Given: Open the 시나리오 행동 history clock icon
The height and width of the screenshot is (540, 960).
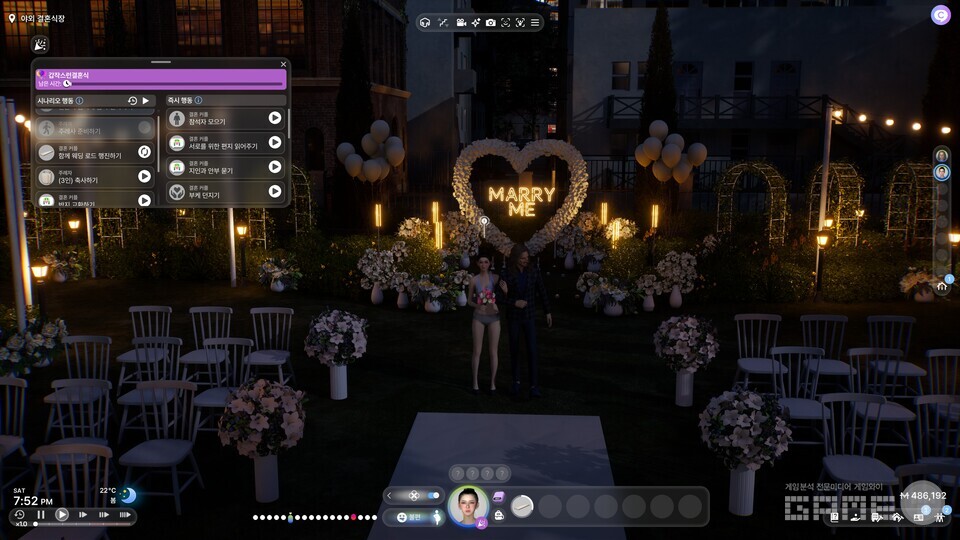Looking at the screenshot, I should tap(132, 101).
